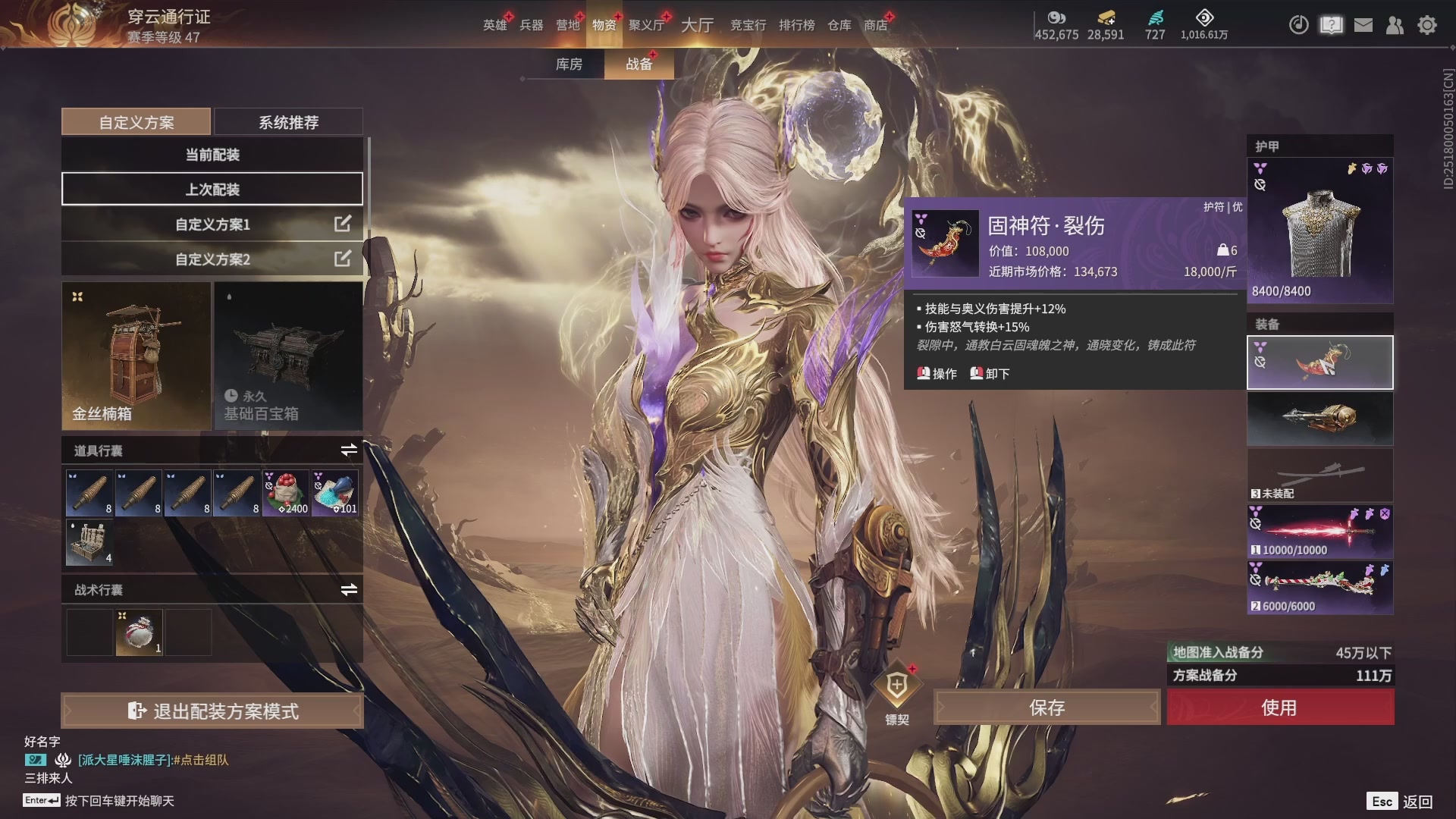Save the loadout with 保存
The width and height of the screenshot is (1456, 819).
[x=1046, y=708]
